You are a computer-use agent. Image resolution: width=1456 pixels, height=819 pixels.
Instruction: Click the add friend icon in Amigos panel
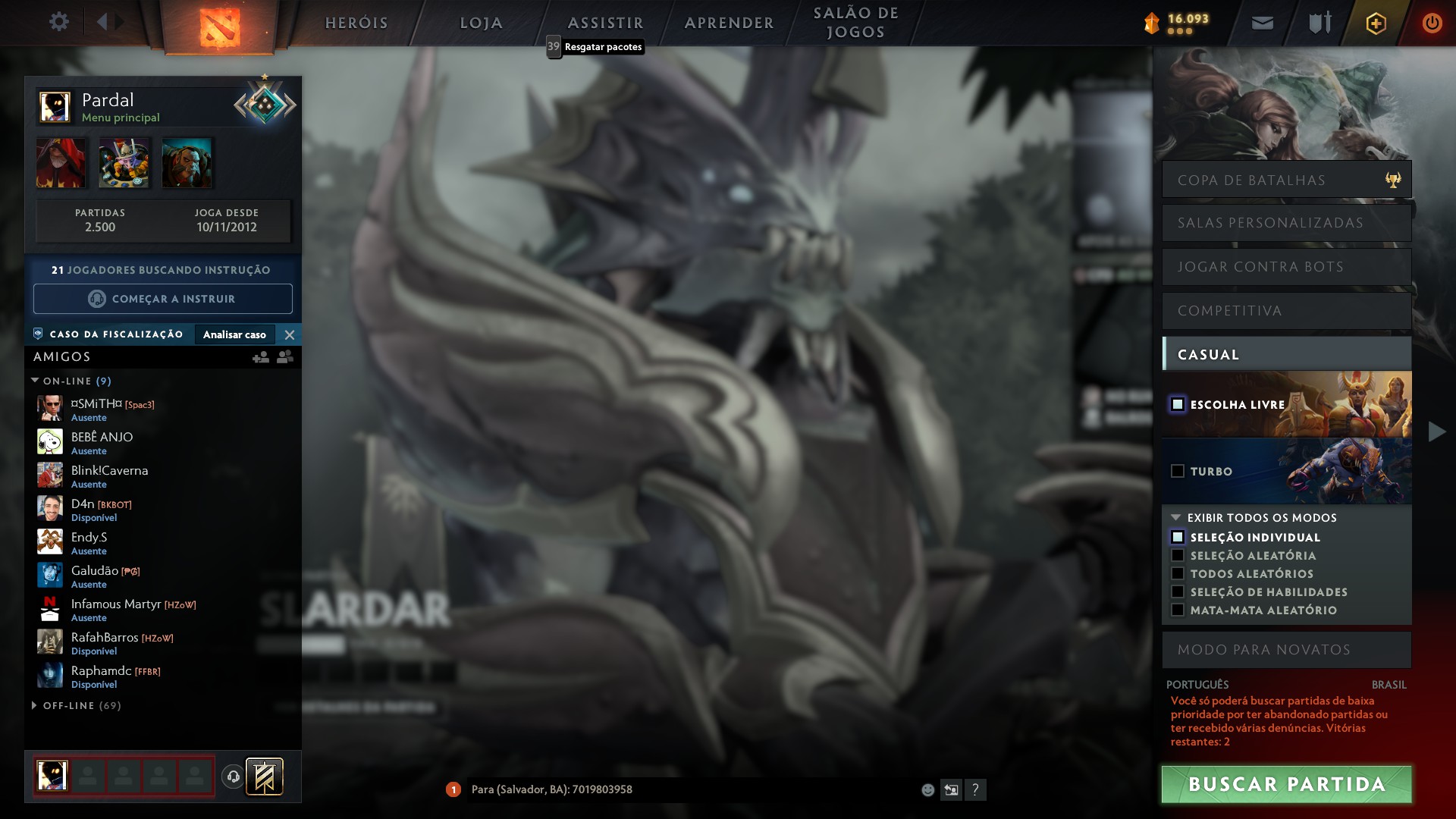tap(261, 356)
